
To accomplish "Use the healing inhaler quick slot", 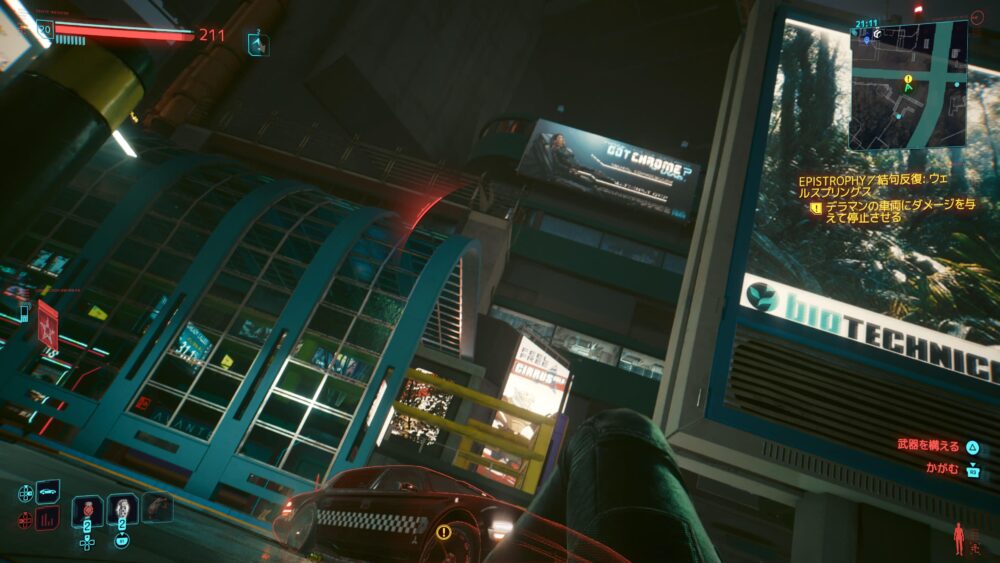I will coord(122,509).
